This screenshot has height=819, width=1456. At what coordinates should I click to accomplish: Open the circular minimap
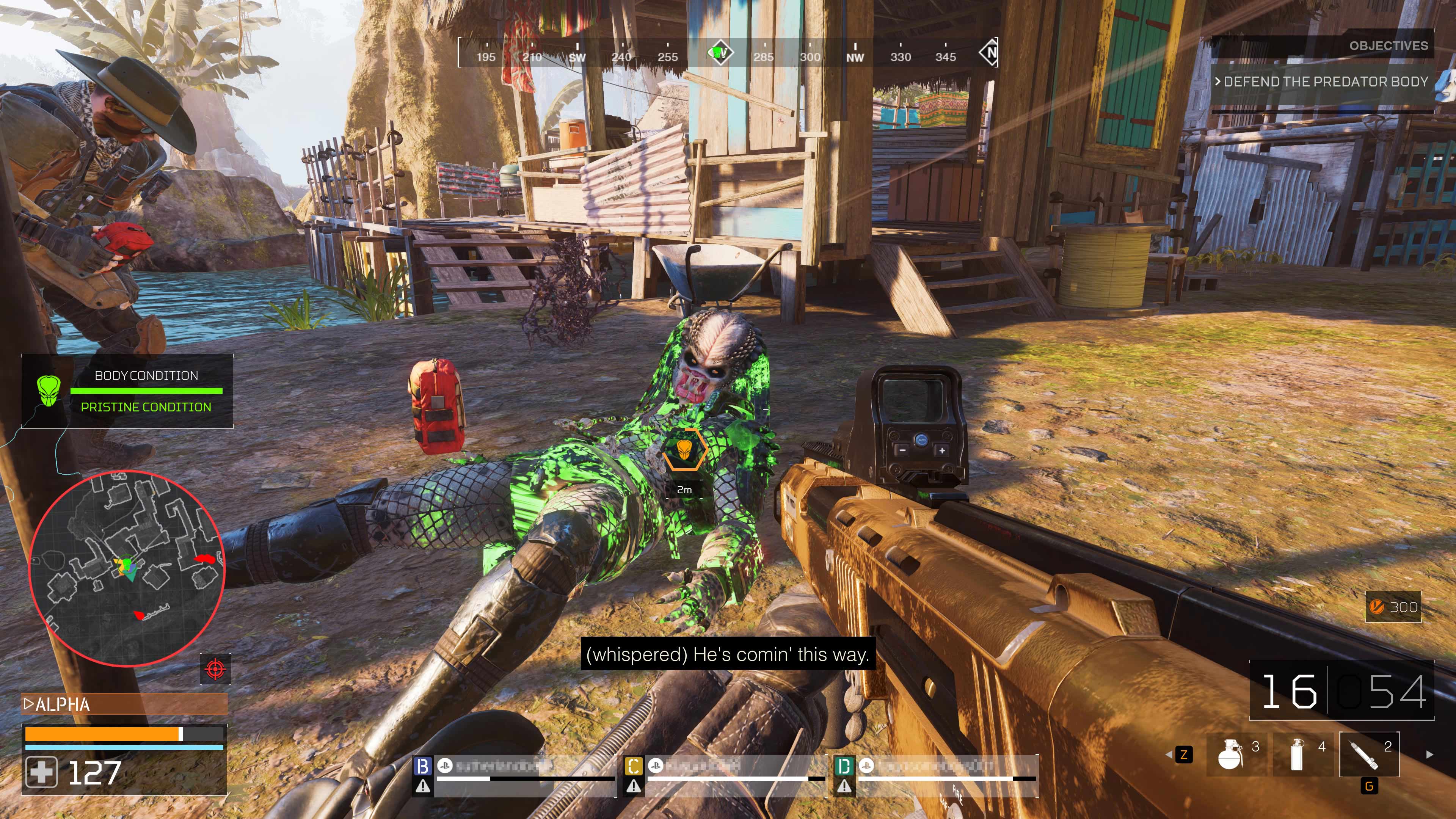[127, 568]
